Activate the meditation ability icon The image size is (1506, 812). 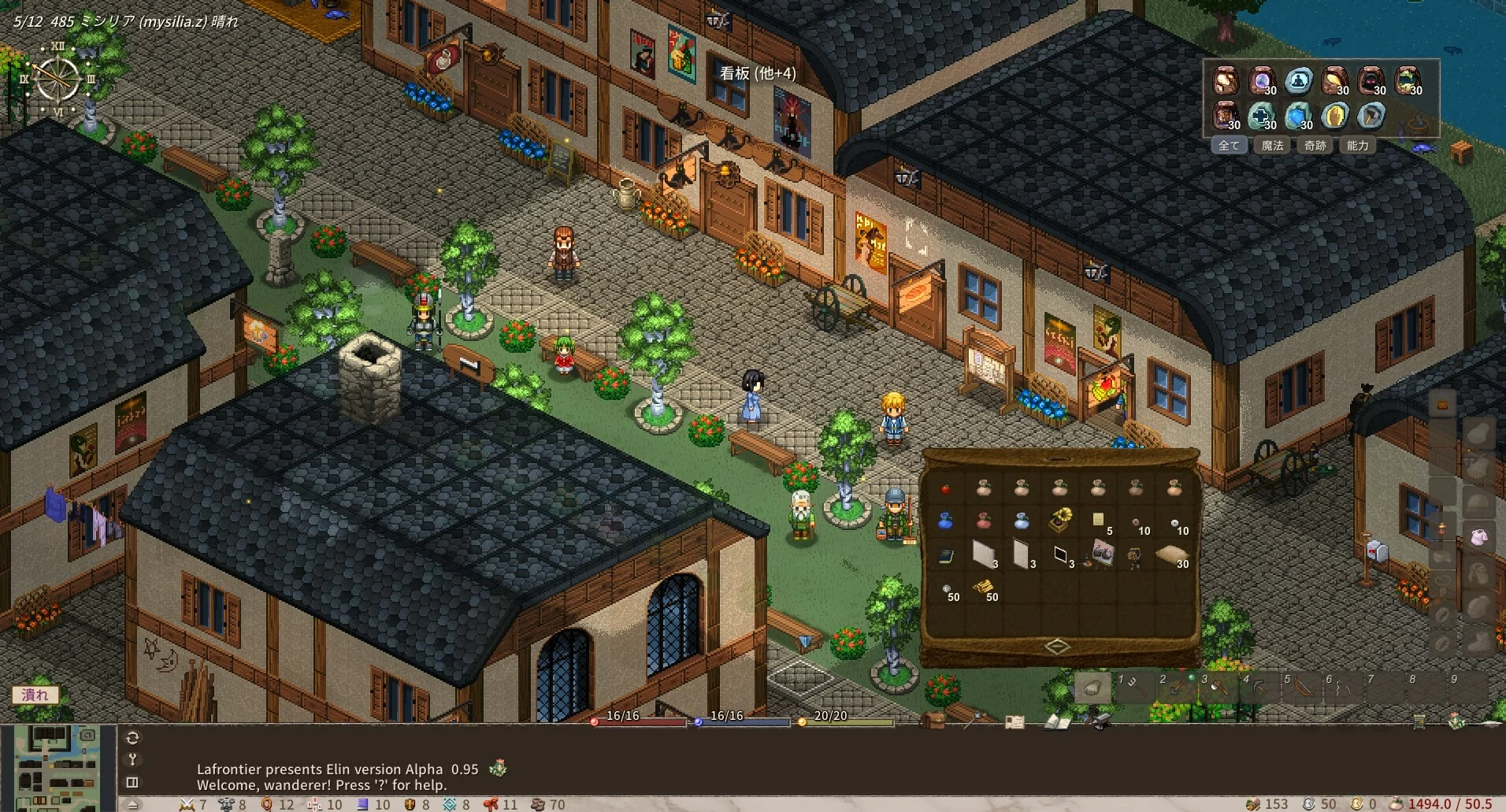point(1298,80)
